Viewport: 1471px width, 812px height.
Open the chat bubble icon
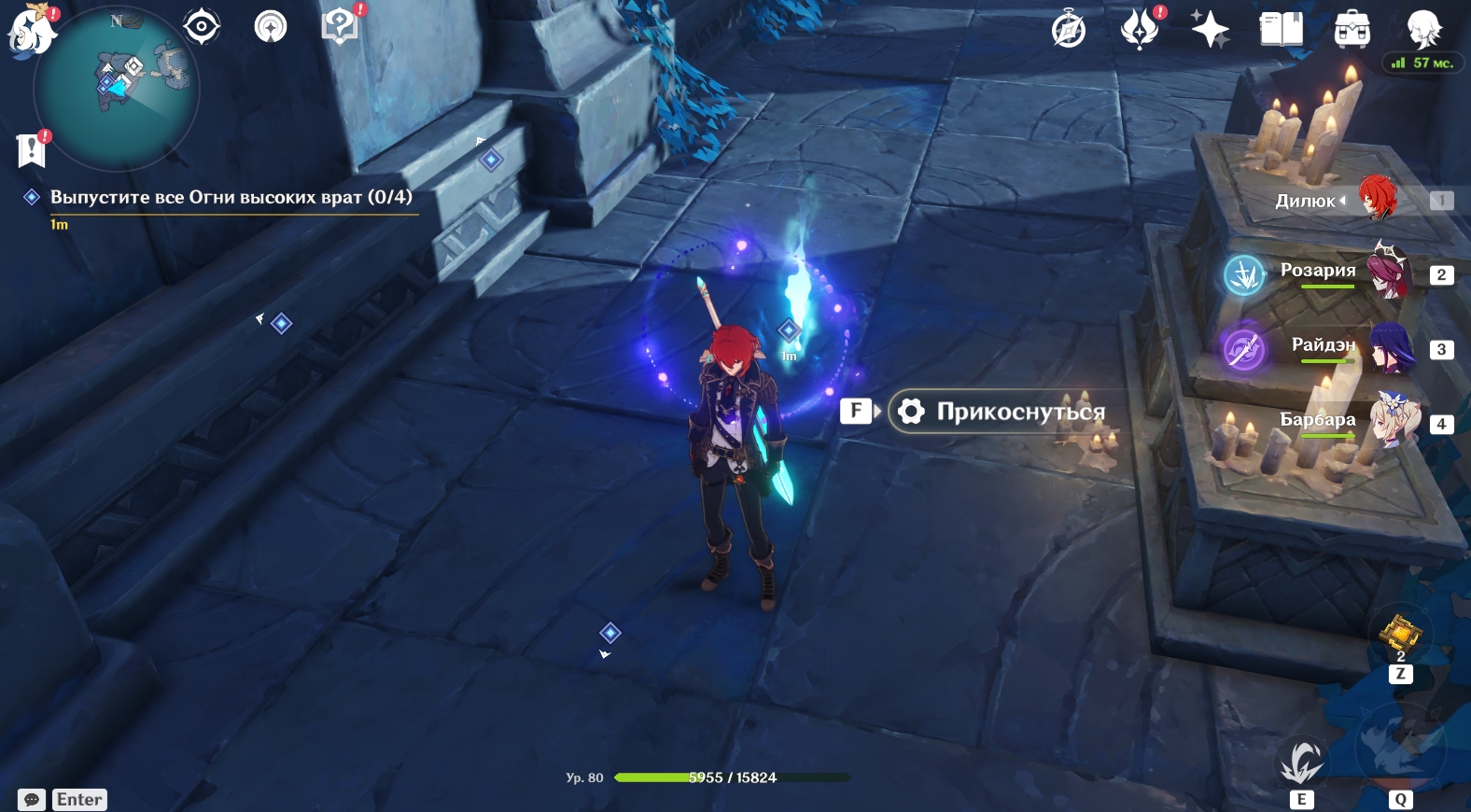click(32, 800)
